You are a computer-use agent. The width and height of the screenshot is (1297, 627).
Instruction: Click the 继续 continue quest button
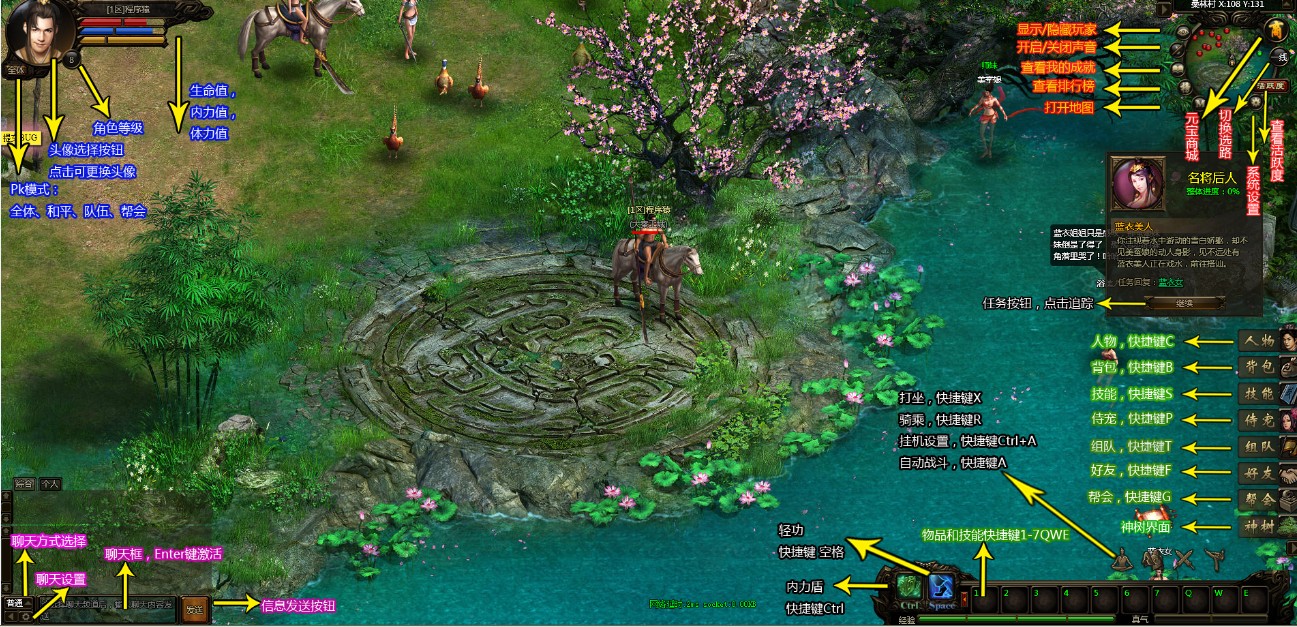click(1184, 303)
